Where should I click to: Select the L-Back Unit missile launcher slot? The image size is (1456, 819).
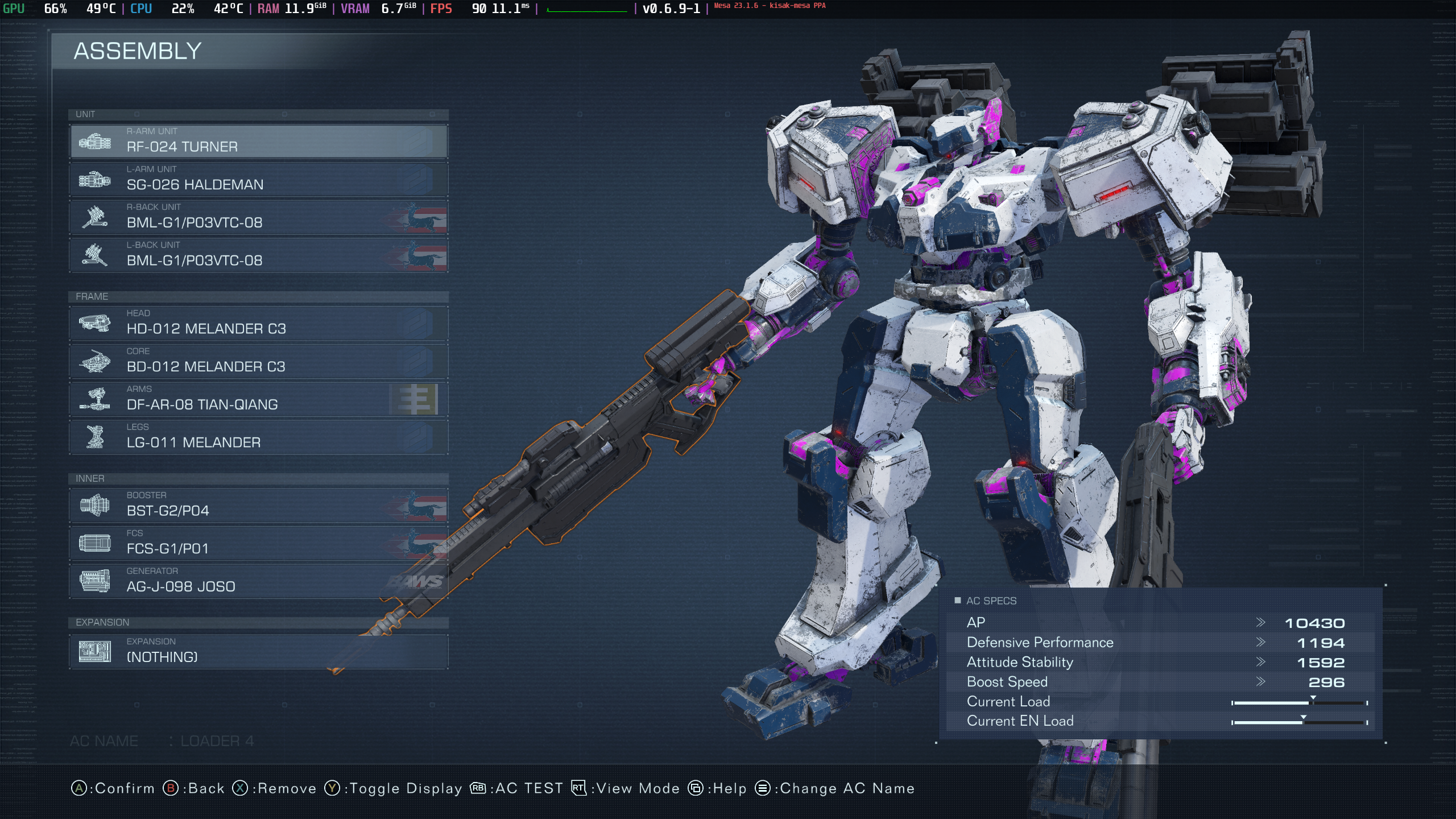coord(259,255)
